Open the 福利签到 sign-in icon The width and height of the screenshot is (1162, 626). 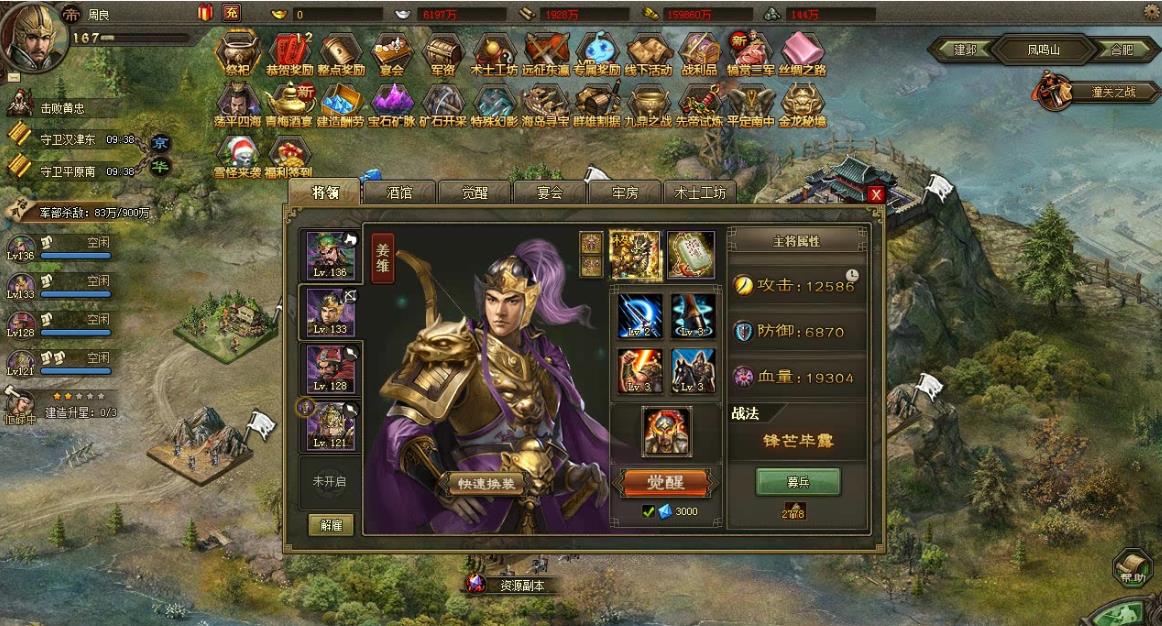click(291, 154)
